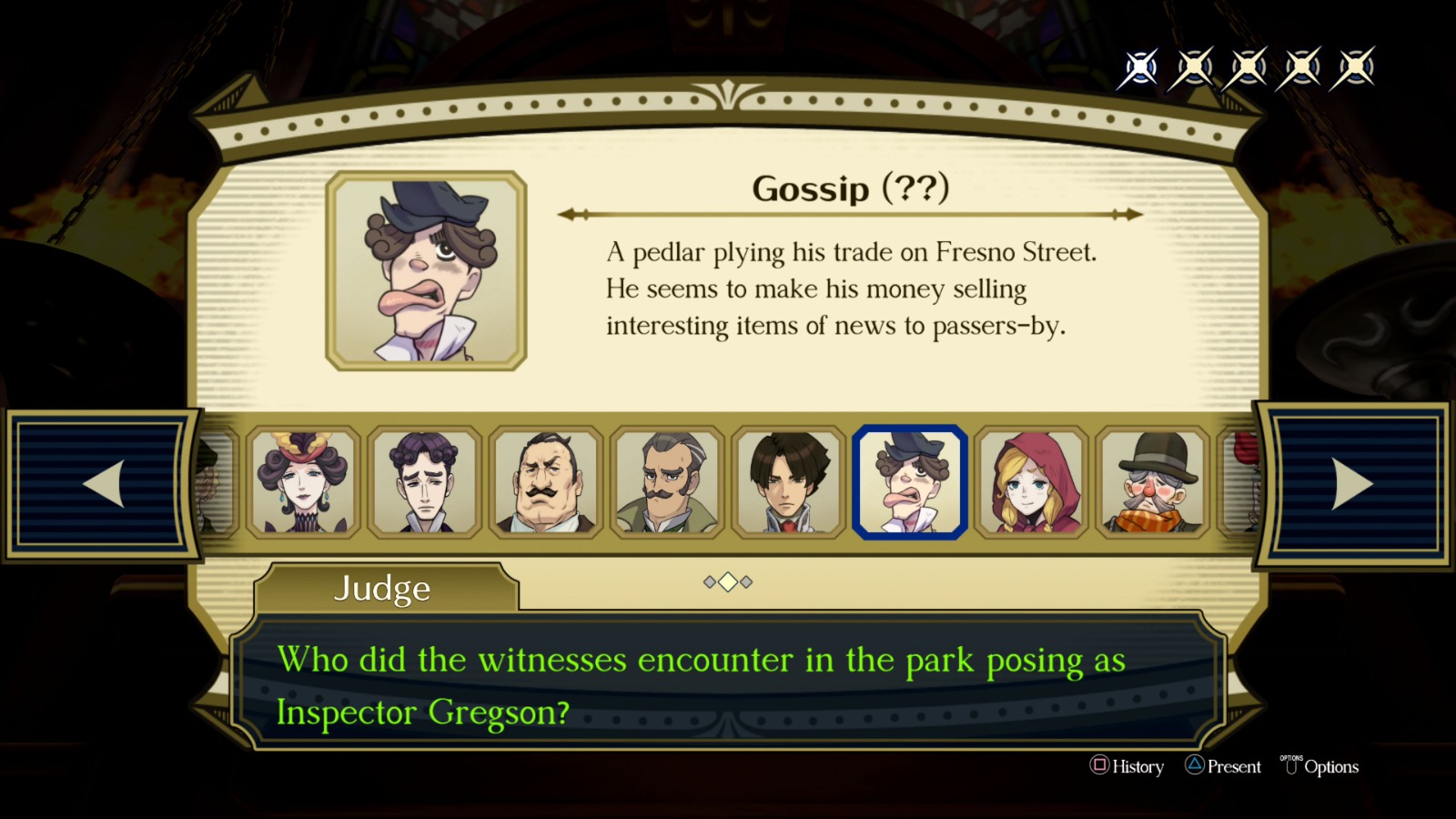Click the center diamond page indicator
Image resolution: width=1456 pixels, height=819 pixels.
click(x=727, y=583)
